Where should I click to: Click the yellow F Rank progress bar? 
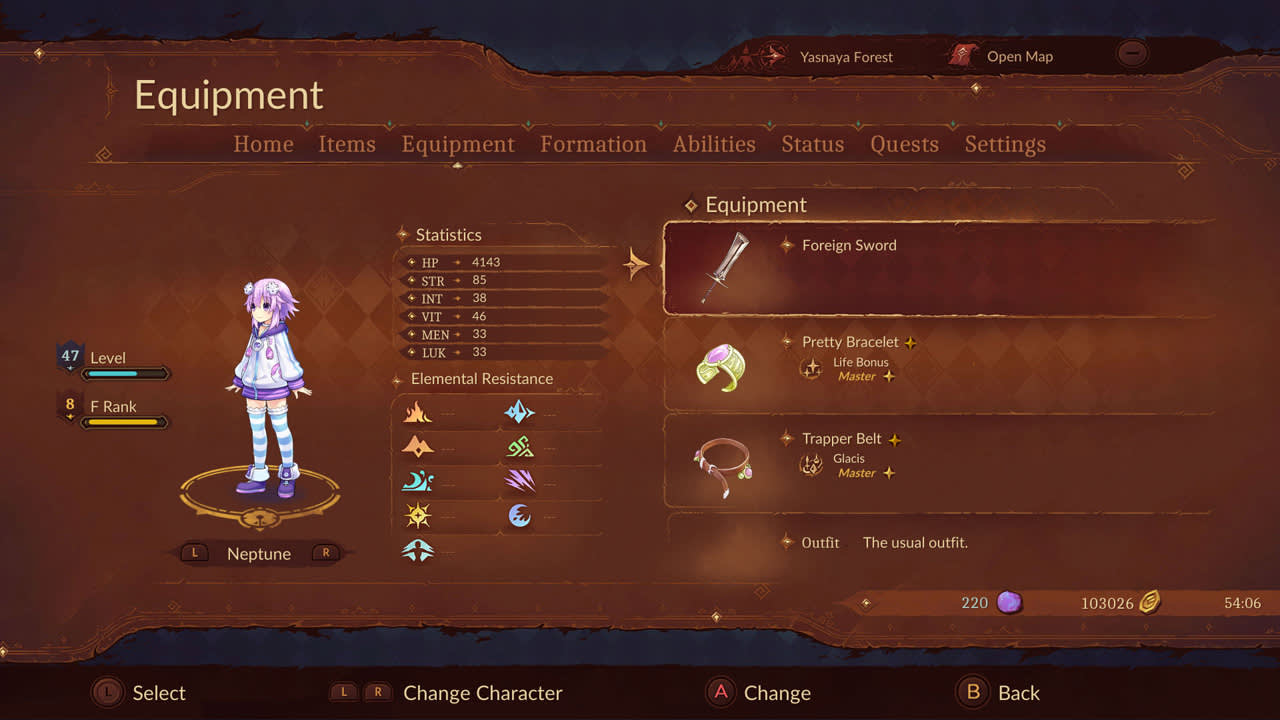click(122, 422)
